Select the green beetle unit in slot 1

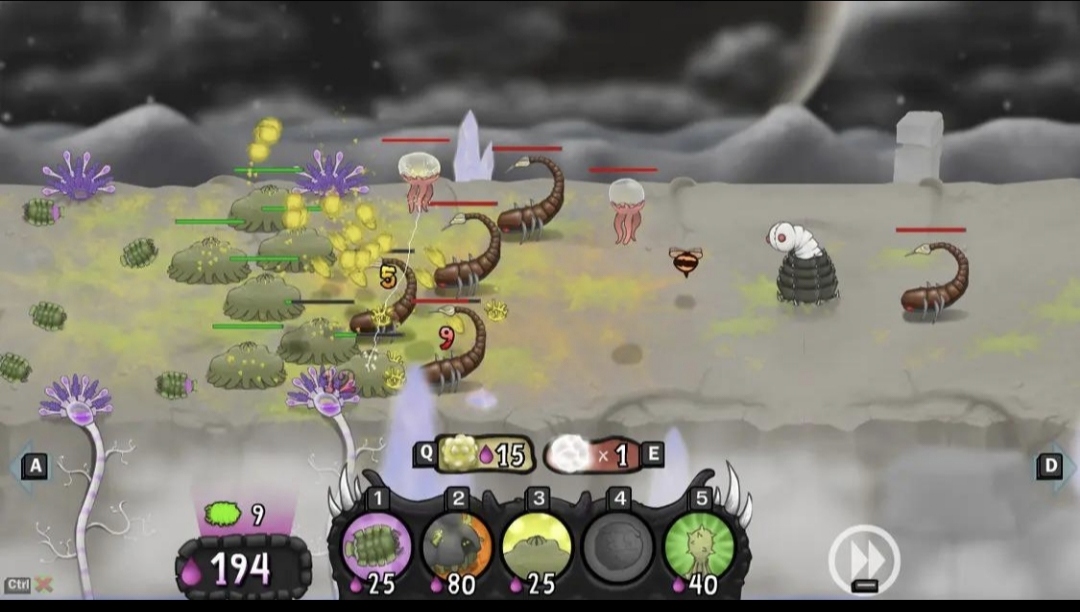(x=377, y=545)
